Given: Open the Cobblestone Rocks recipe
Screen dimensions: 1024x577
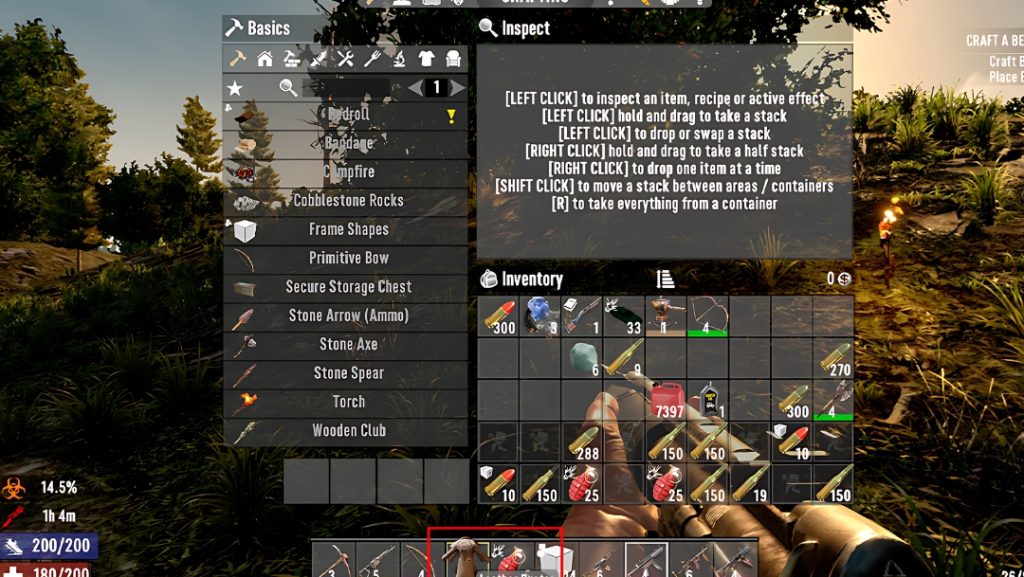Looking at the screenshot, I should point(347,200).
